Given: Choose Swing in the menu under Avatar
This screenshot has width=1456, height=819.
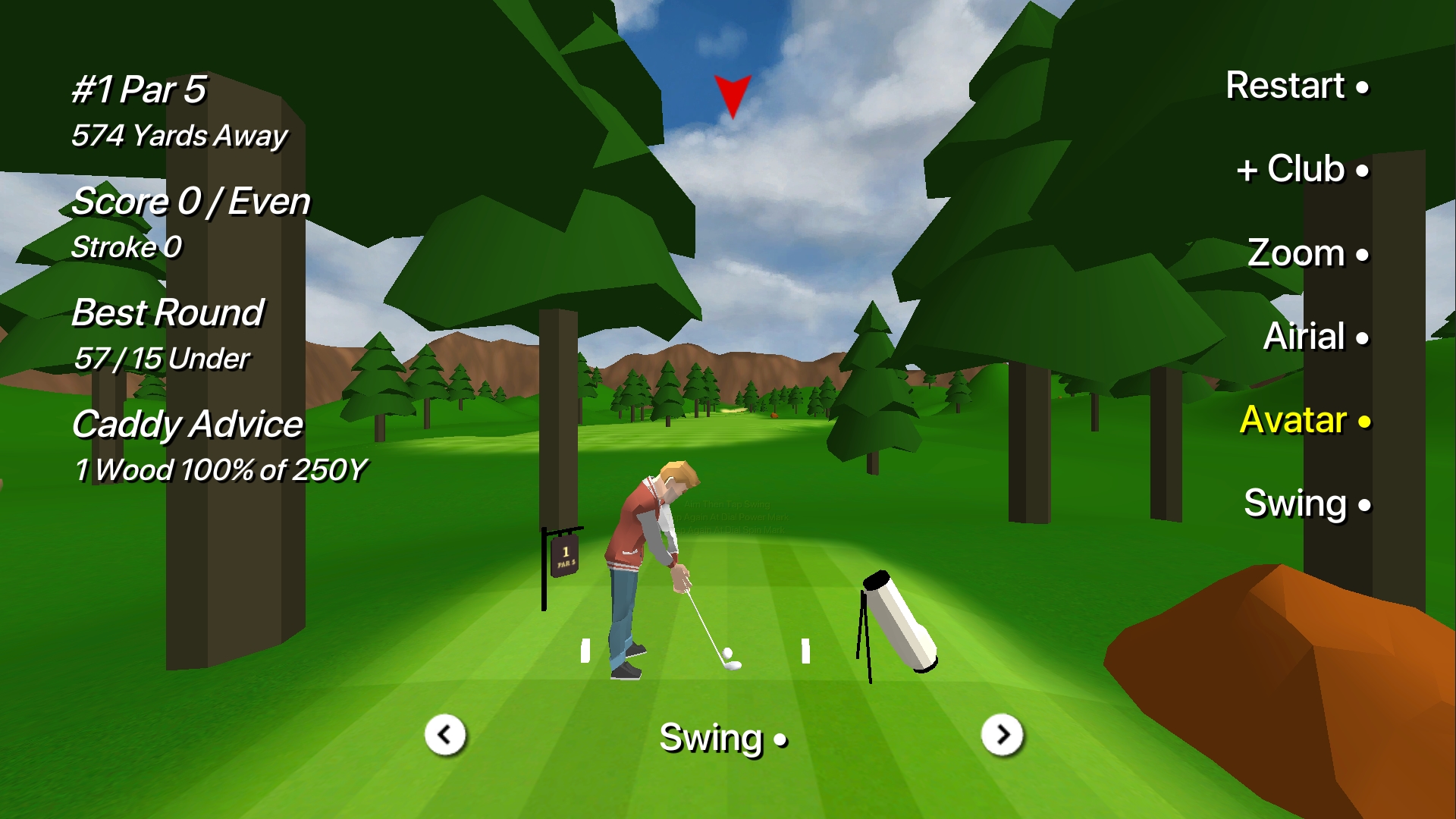Looking at the screenshot, I should [x=1307, y=504].
